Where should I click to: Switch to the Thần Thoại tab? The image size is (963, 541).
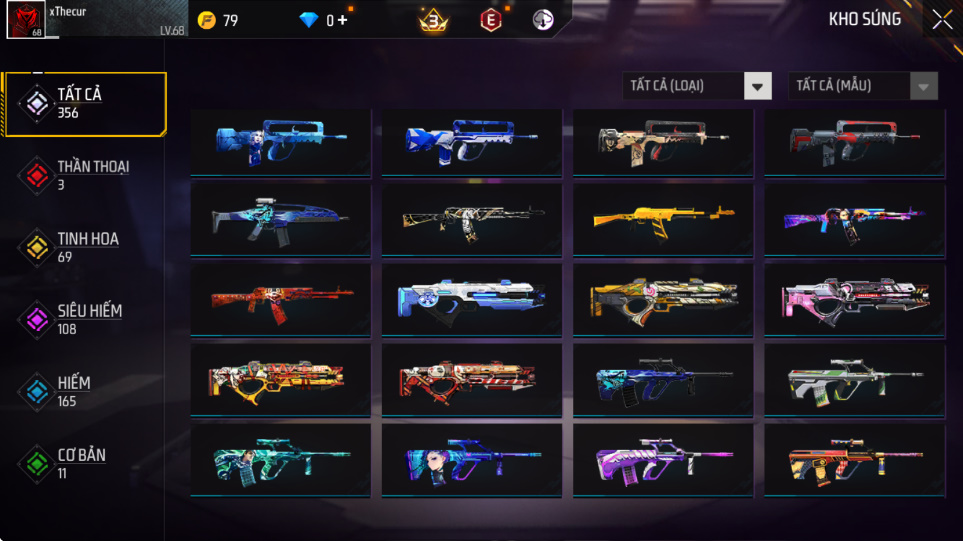pos(84,175)
